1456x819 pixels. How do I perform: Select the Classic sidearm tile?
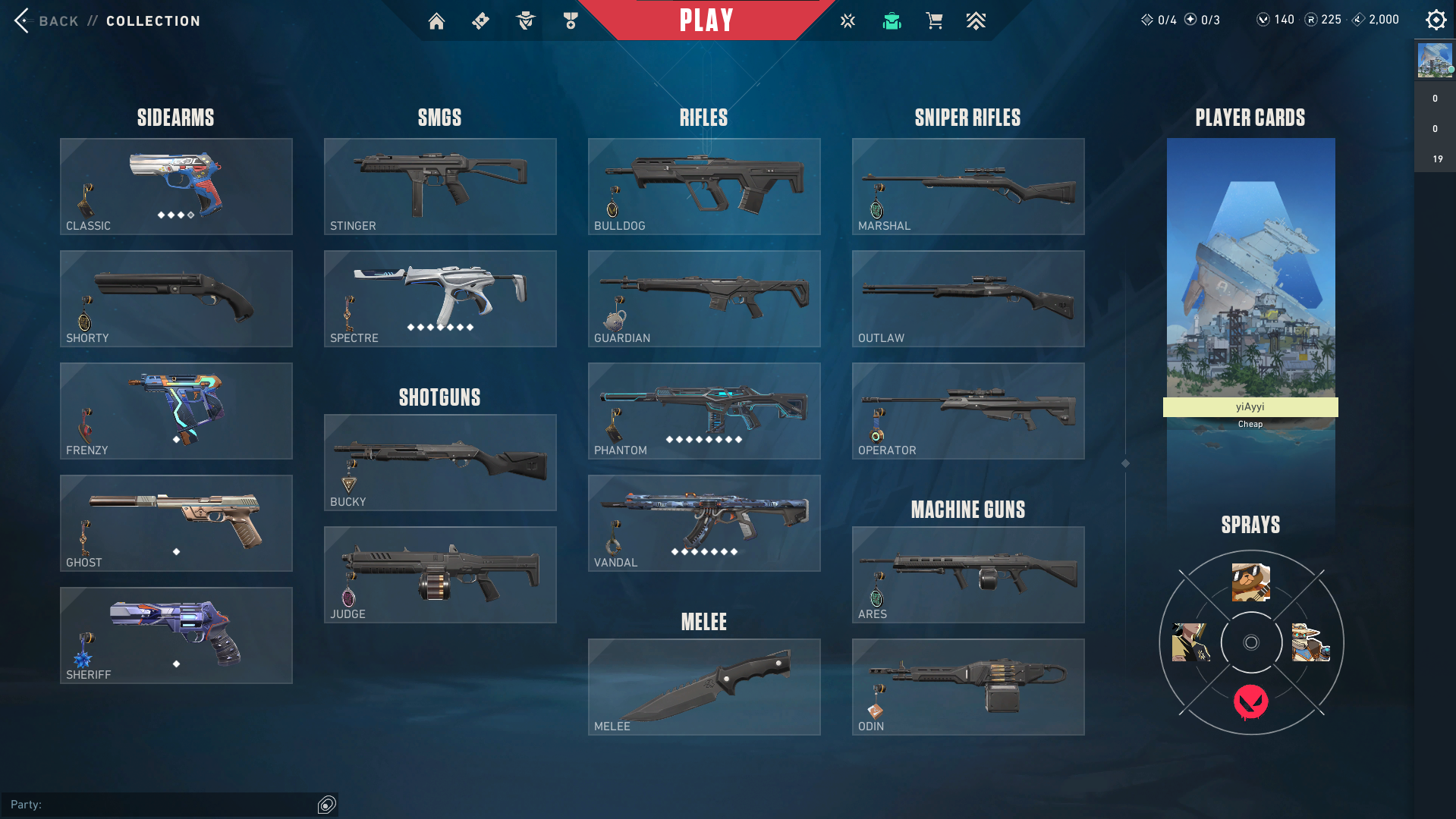(x=176, y=187)
